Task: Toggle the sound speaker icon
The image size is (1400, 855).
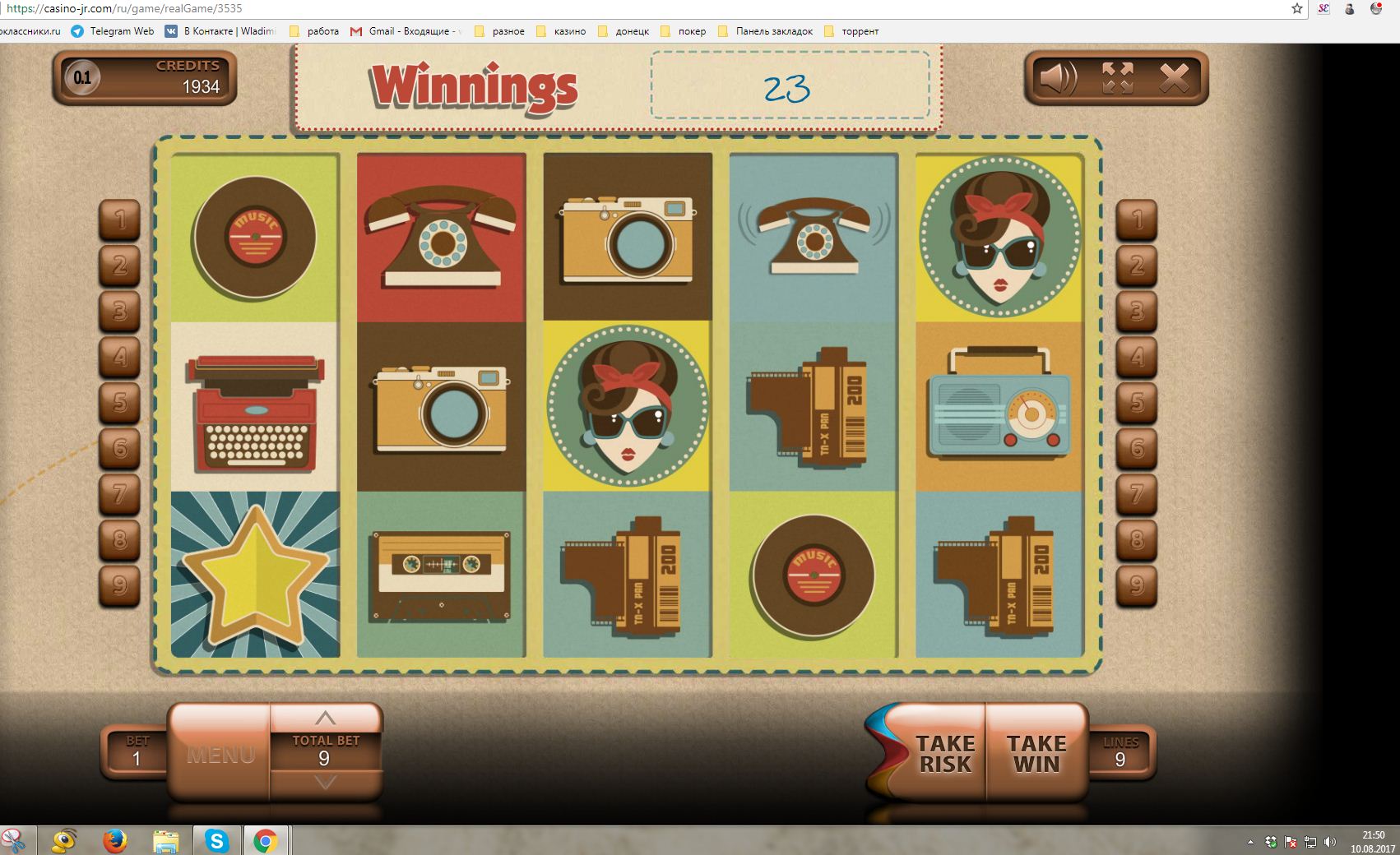Action: [x=1058, y=79]
